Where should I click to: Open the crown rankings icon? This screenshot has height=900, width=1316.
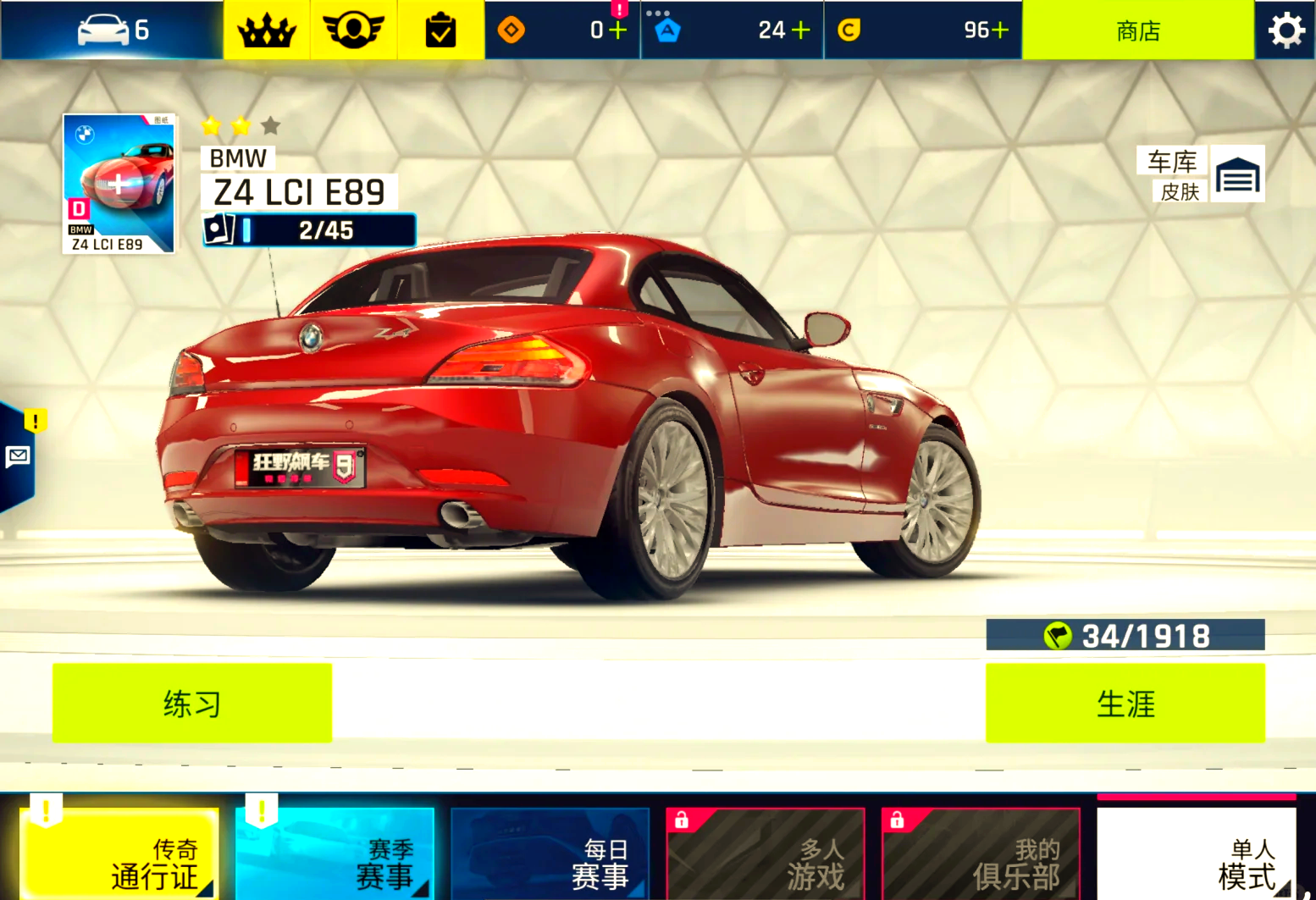[x=267, y=30]
